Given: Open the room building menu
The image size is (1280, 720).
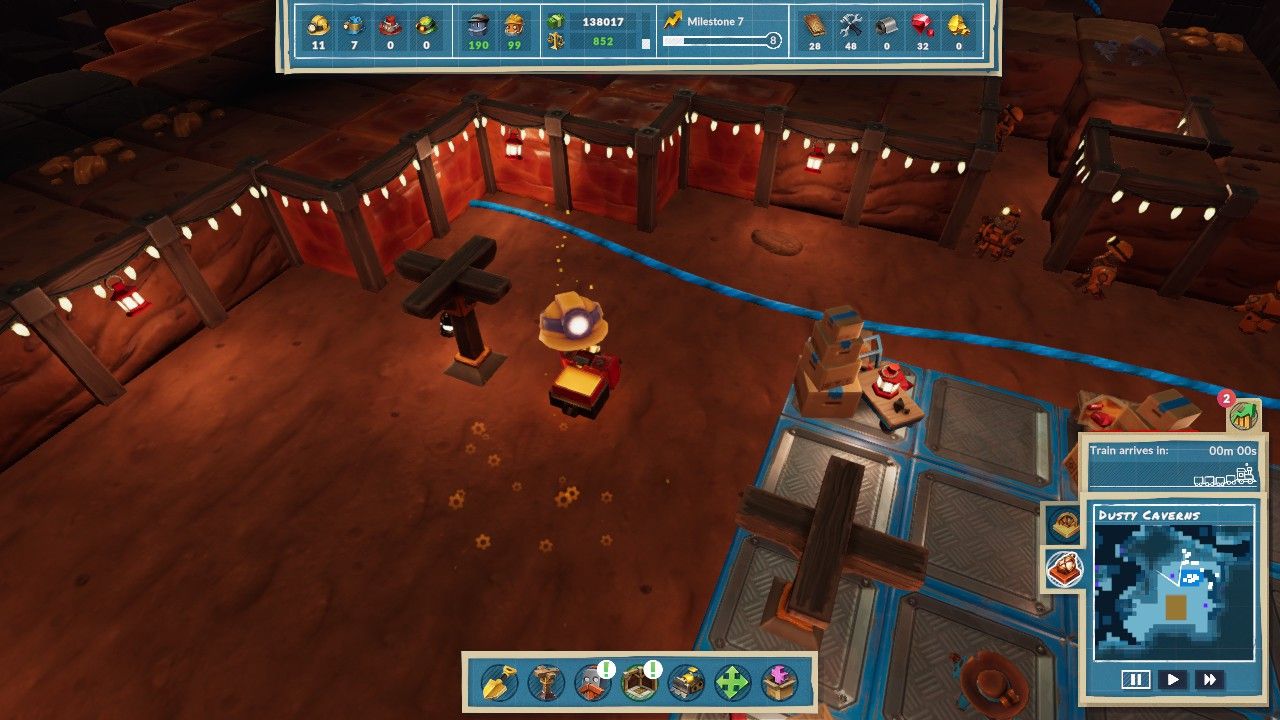Looking at the screenshot, I should pyautogui.click(x=639, y=683).
